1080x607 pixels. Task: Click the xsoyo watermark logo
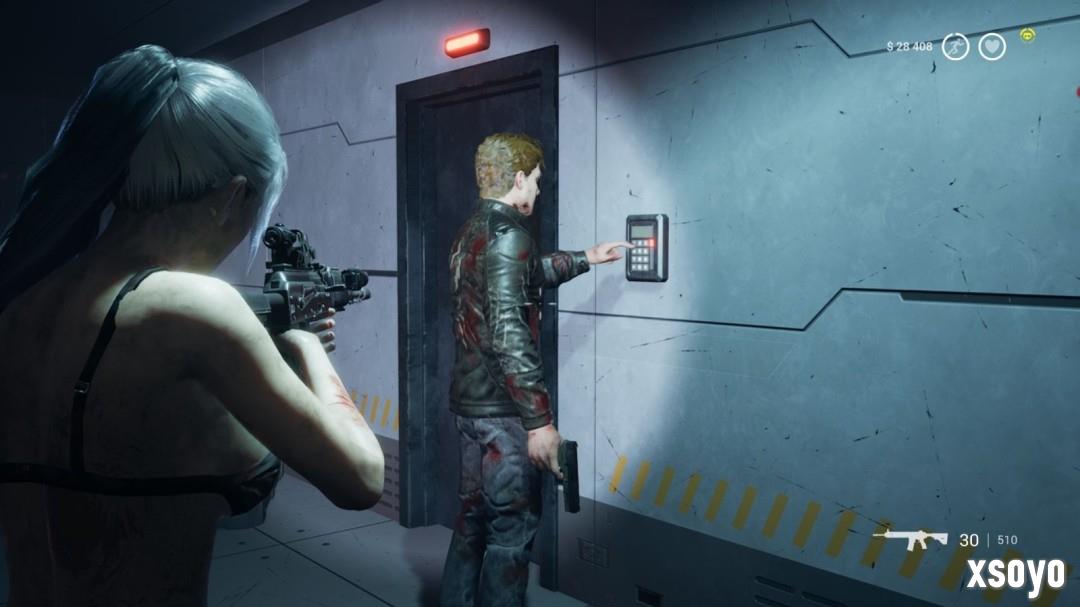[1015, 577]
